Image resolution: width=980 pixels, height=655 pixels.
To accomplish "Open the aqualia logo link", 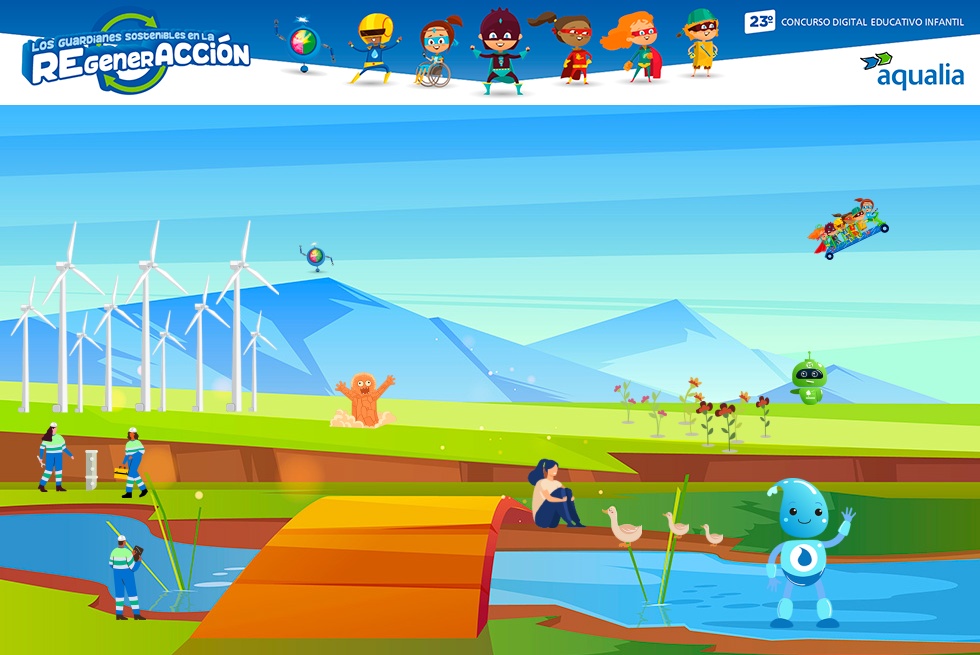I will [x=911, y=70].
